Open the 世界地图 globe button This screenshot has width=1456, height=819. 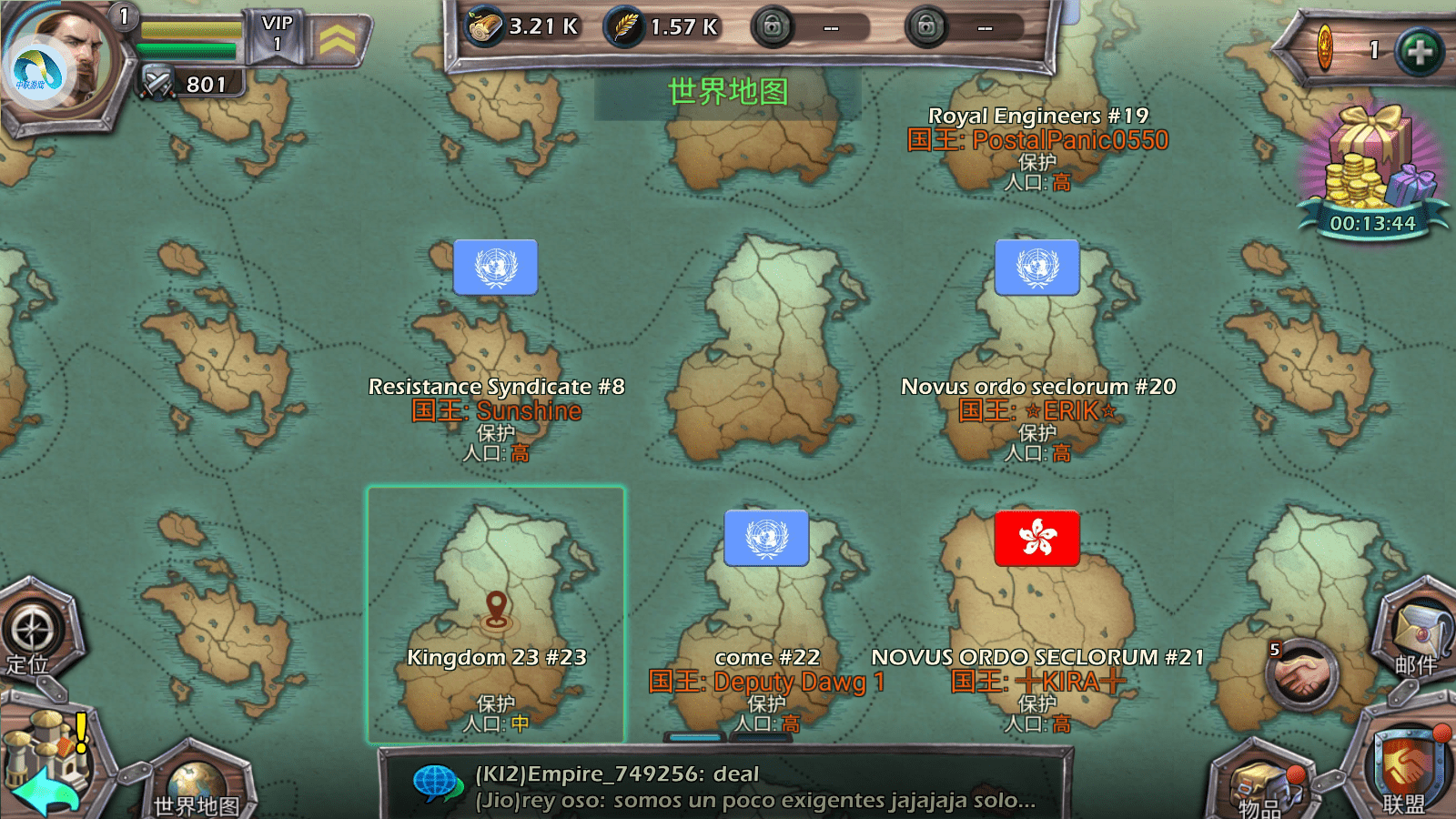coord(196,783)
